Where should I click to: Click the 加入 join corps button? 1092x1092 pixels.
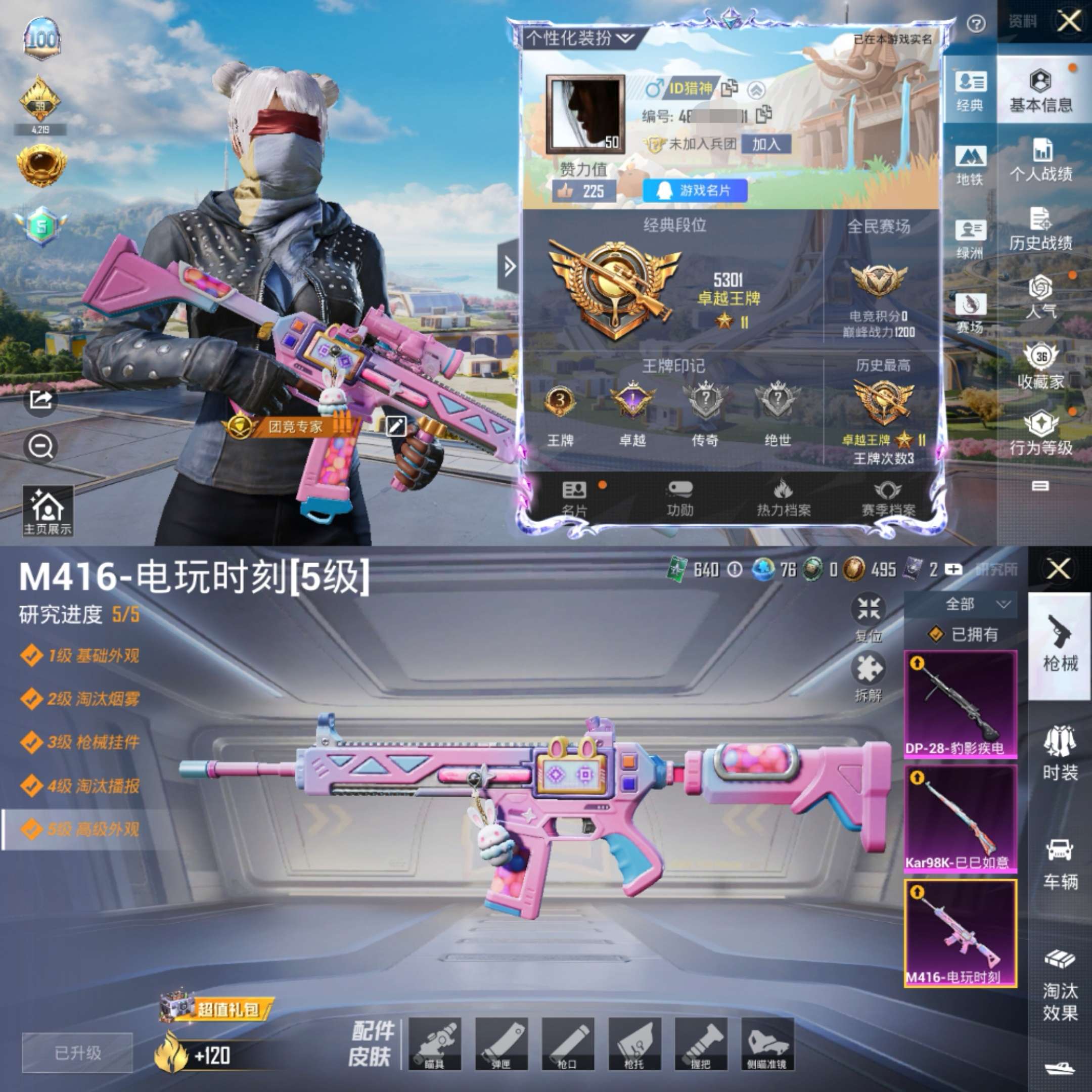765,144
